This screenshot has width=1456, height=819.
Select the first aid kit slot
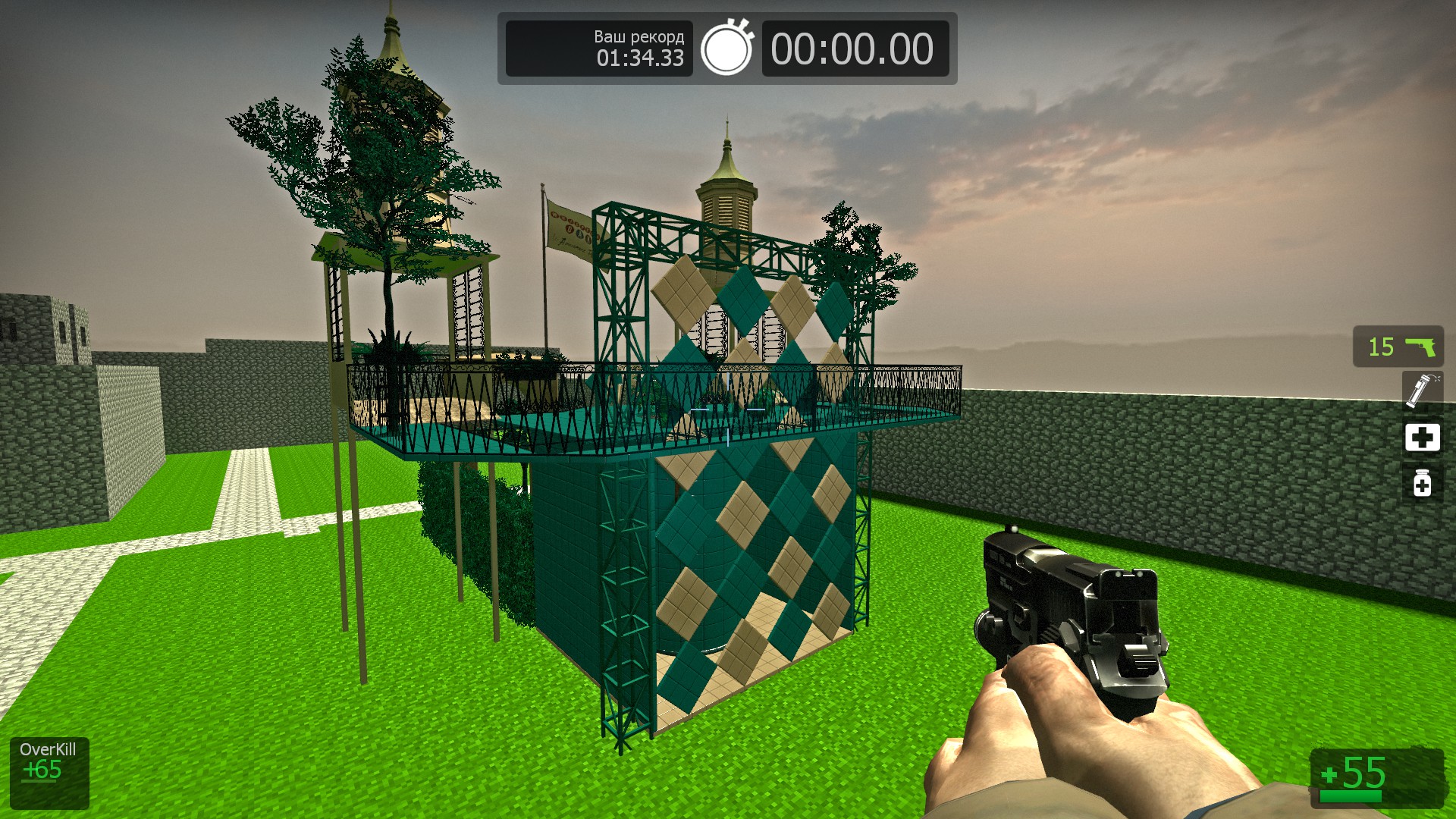[x=1422, y=438]
